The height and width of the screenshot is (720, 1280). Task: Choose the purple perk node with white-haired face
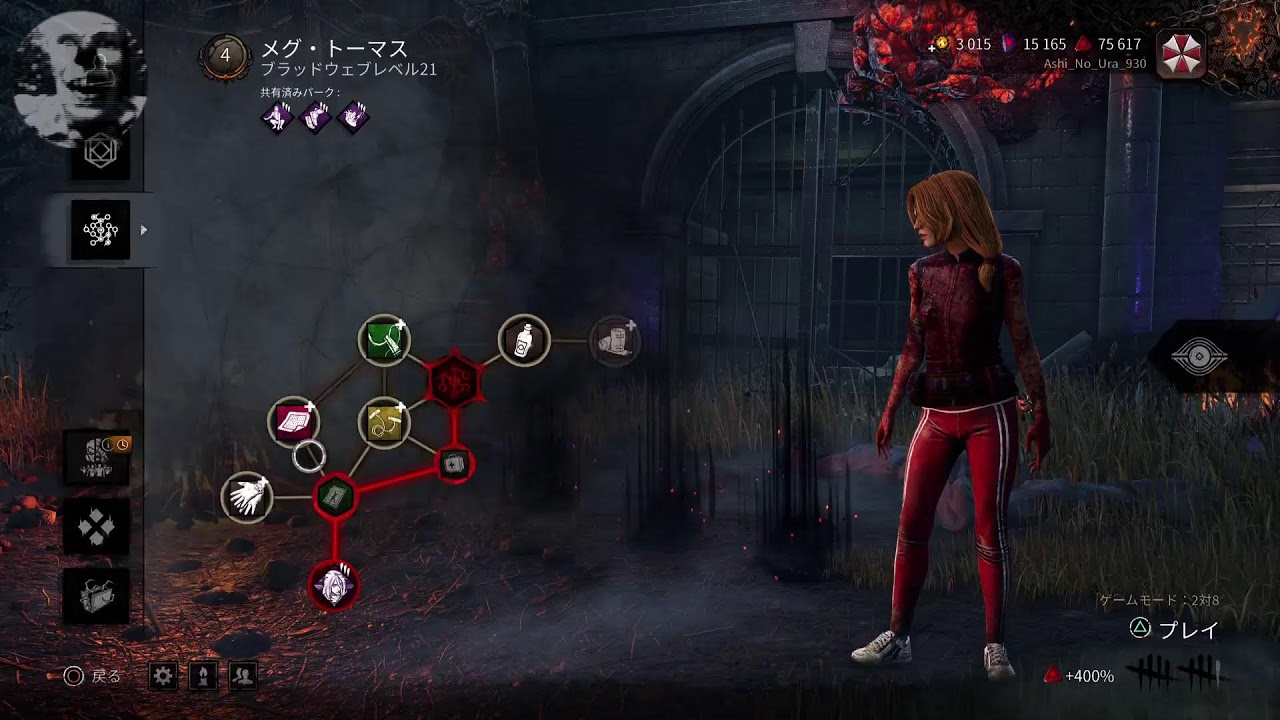[x=333, y=585]
